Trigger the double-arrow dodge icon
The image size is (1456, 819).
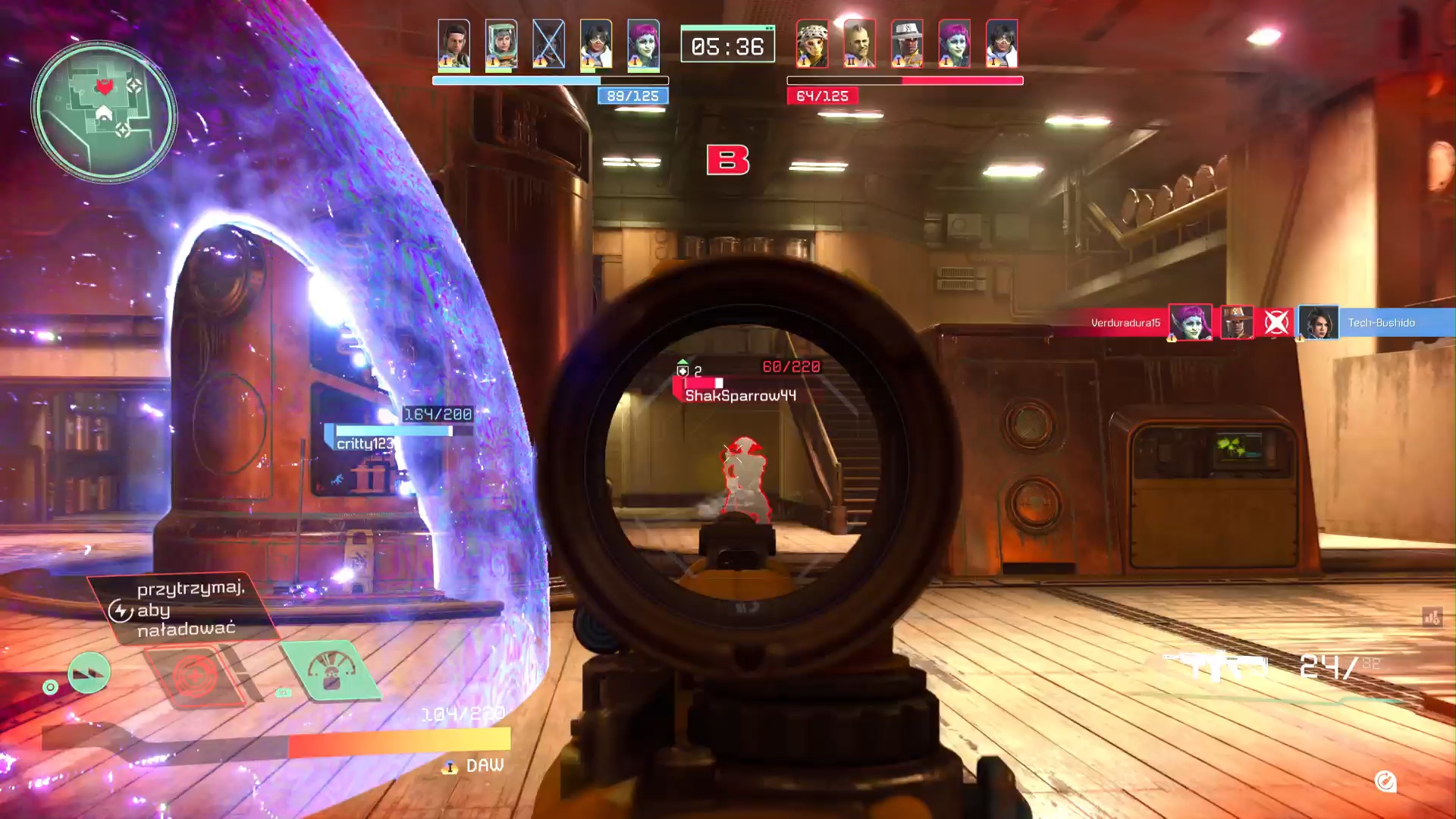[89, 673]
